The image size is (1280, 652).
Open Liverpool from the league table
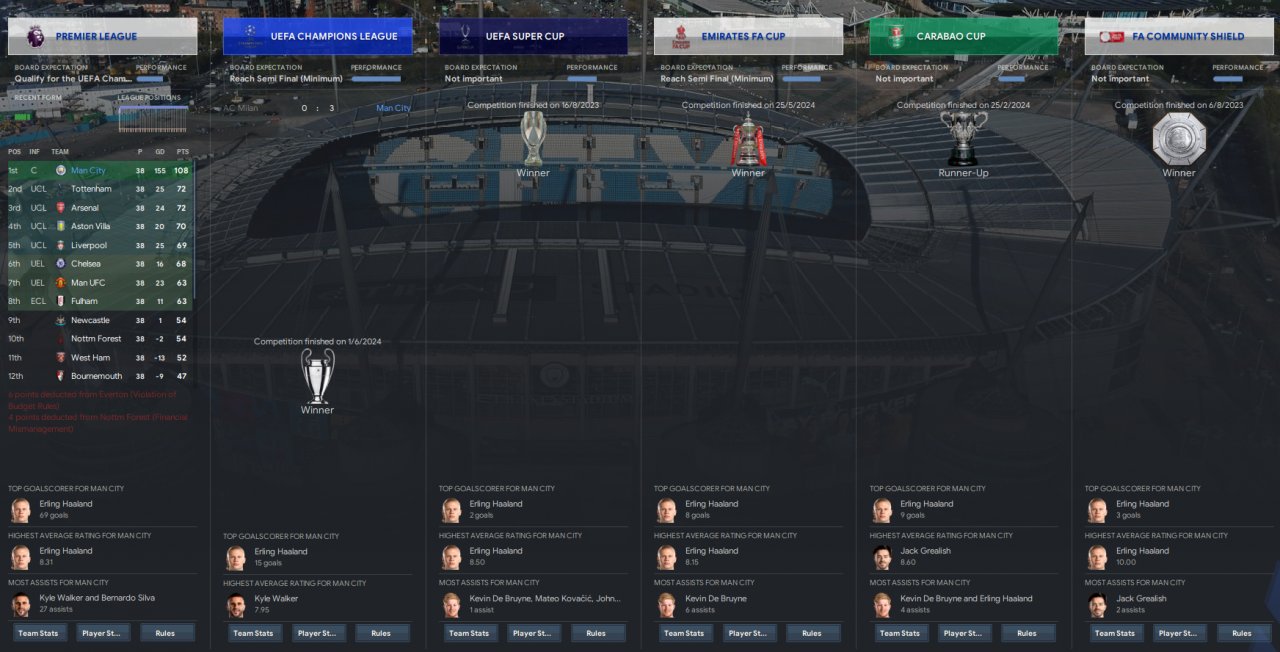click(89, 245)
